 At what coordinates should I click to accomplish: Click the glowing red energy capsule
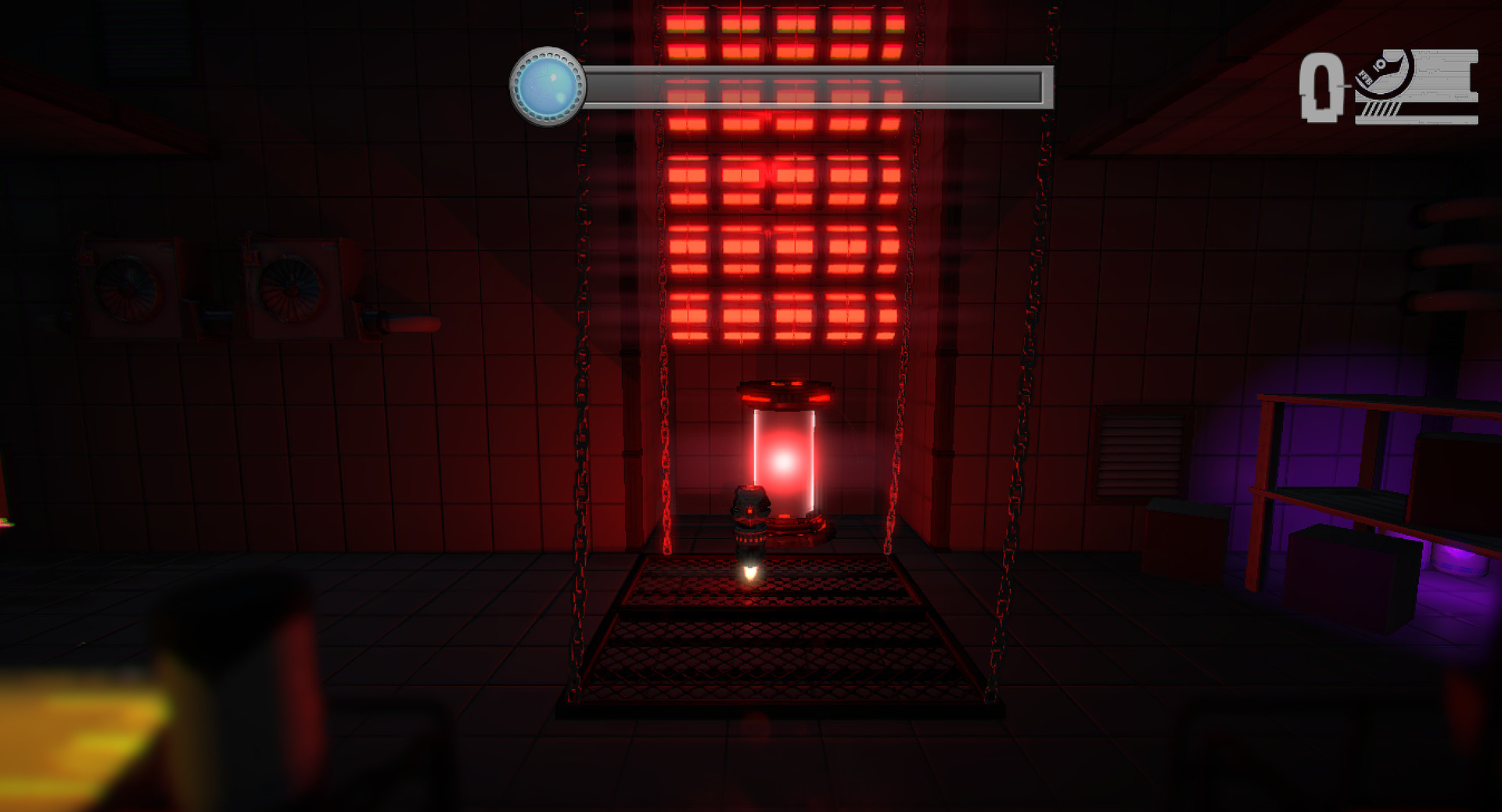click(782, 462)
